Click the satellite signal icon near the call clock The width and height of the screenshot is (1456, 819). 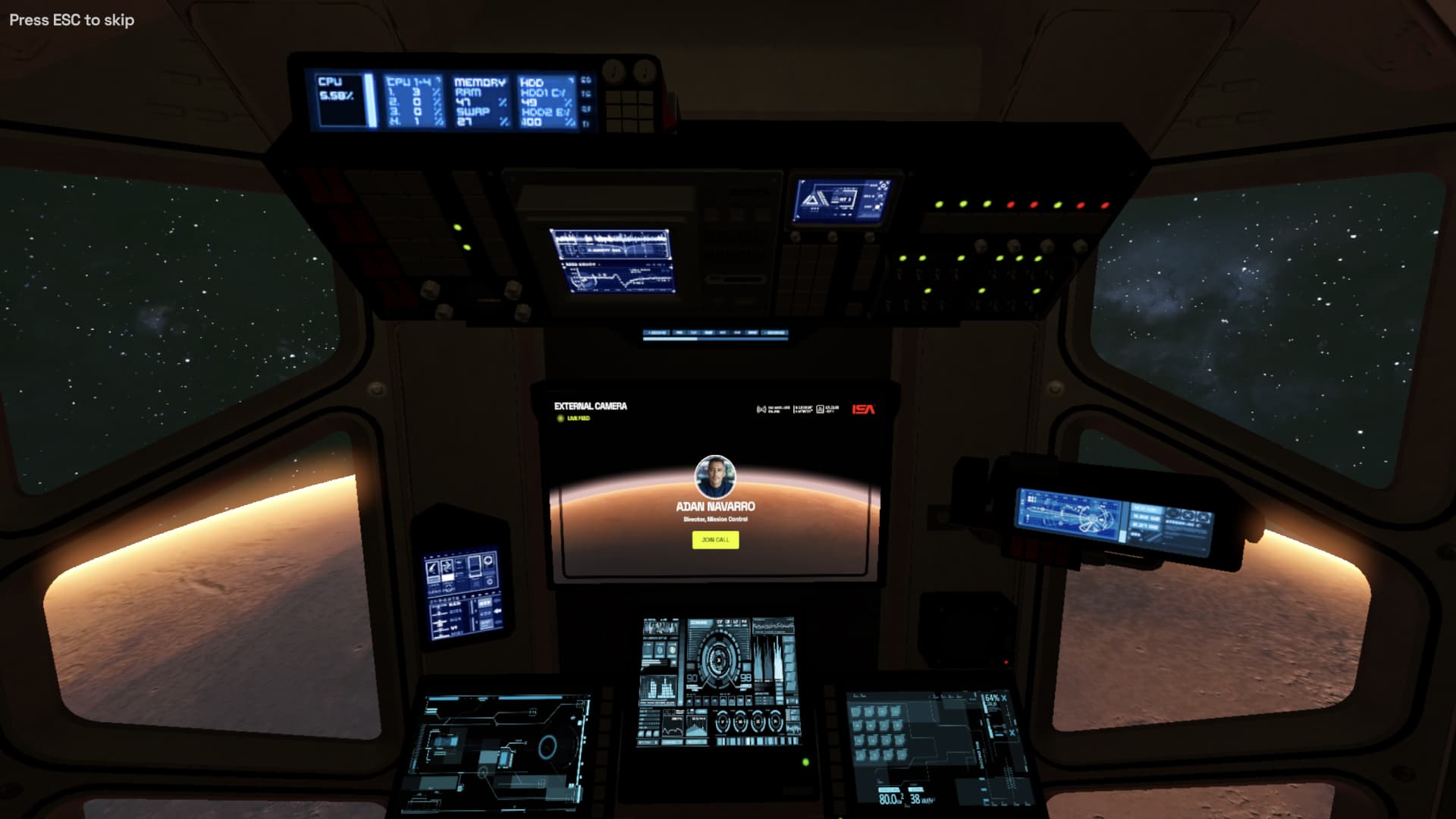(x=761, y=409)
